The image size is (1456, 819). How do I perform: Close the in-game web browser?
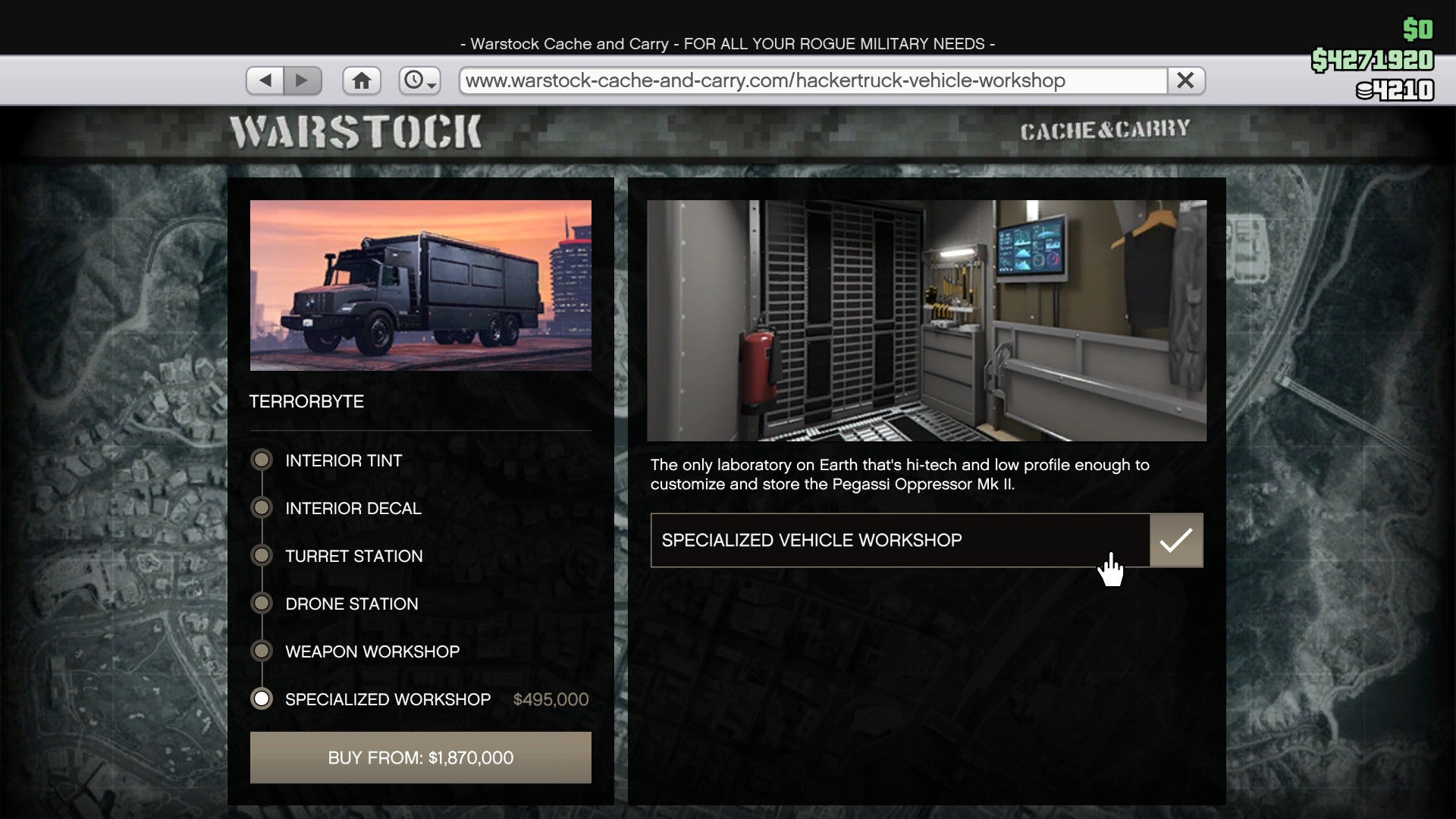1185,80
